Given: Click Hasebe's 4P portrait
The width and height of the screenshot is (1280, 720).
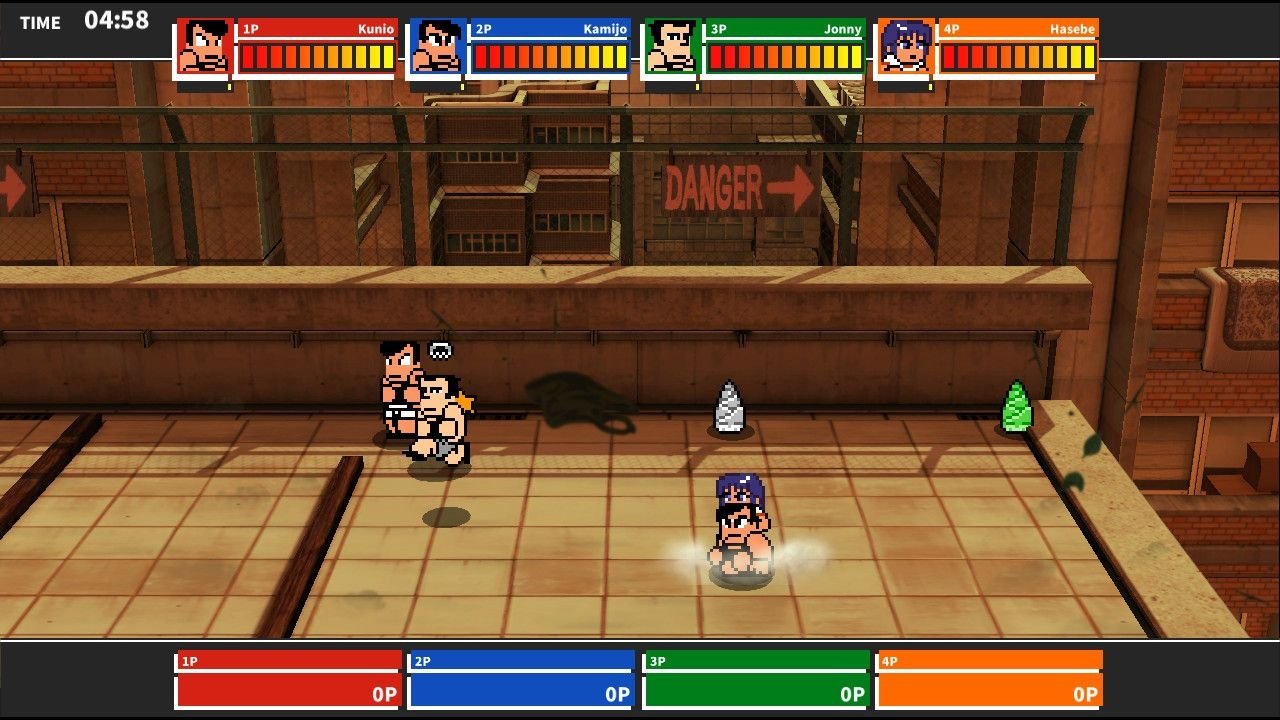Looking at the screenshot, I should [905, 47].
